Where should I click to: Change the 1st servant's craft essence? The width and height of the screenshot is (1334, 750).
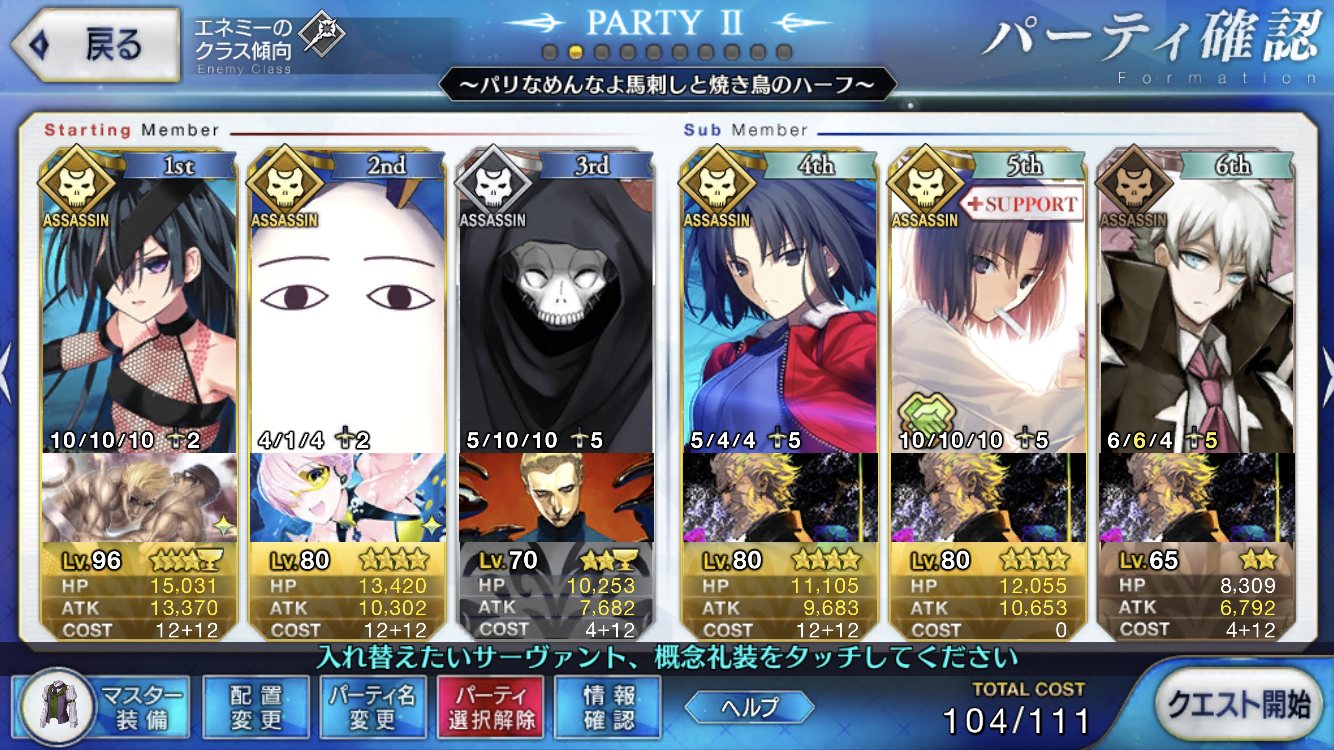point(139,497)
